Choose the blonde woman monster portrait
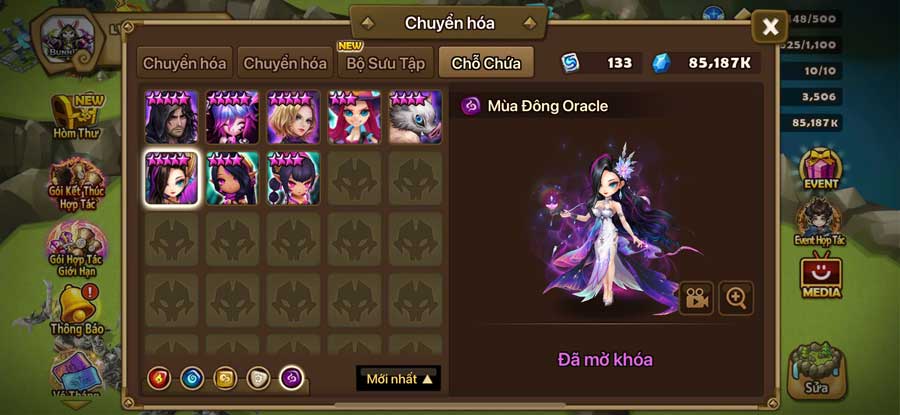900x415 pixels. tap(294, 117)
